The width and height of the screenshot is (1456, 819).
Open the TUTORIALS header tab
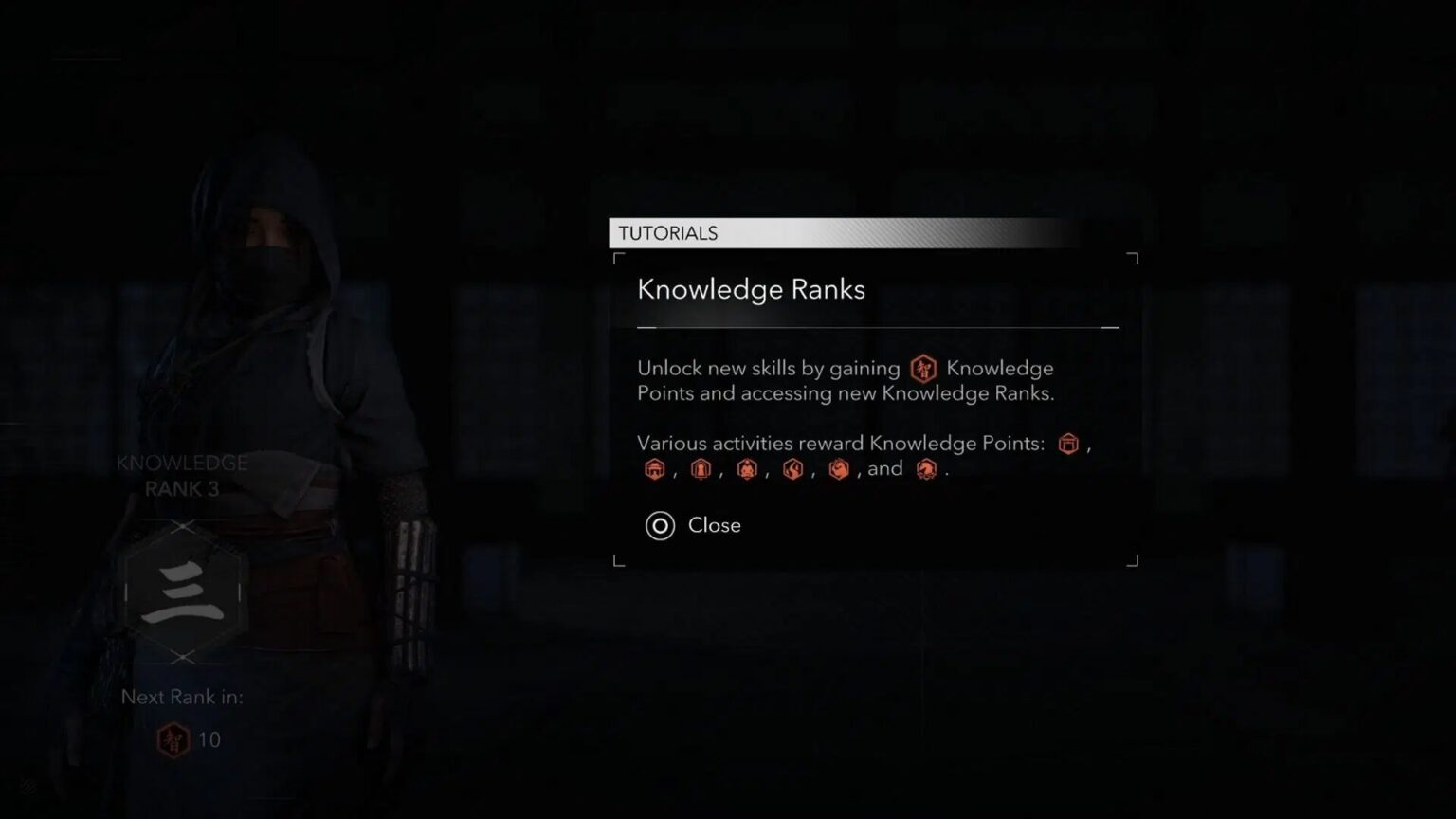[669, 232]
